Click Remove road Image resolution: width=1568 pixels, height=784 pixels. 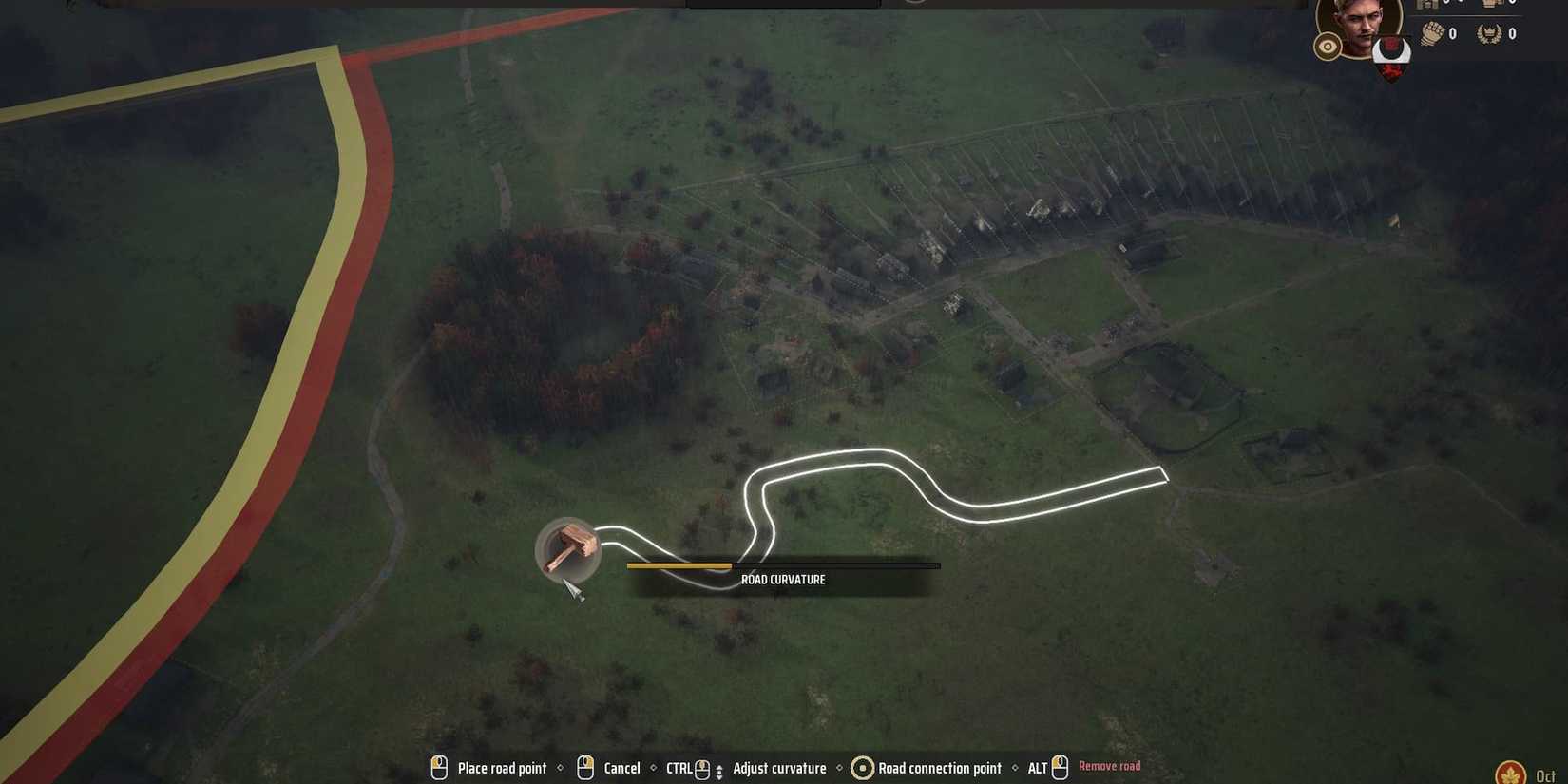(1110, 766)
